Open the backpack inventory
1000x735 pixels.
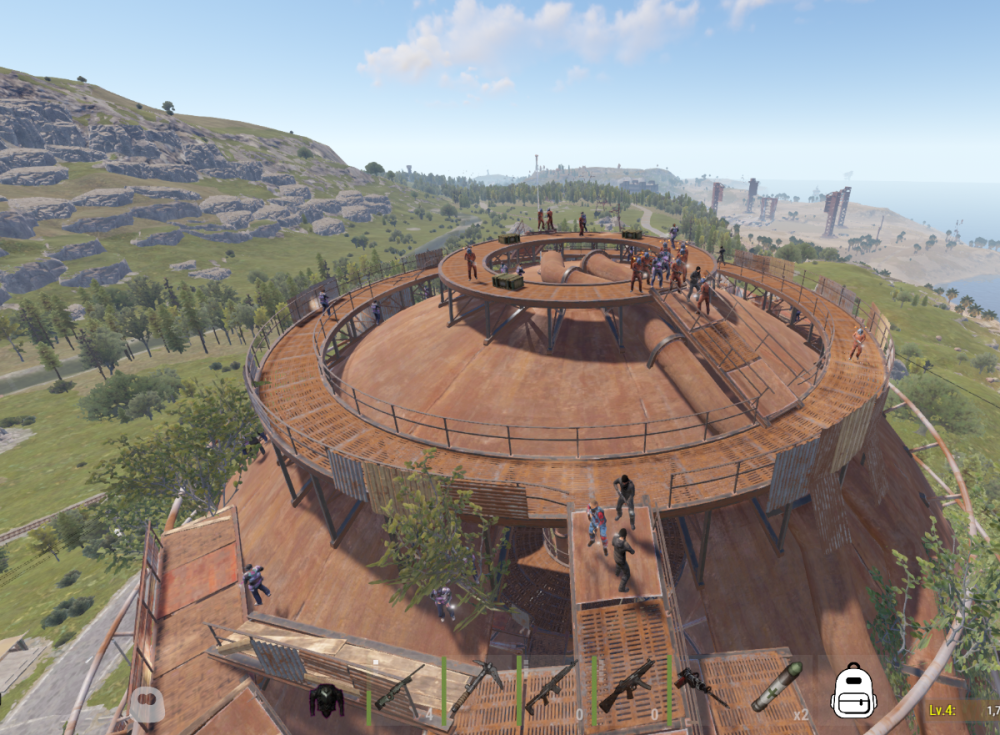click(854, 691)
